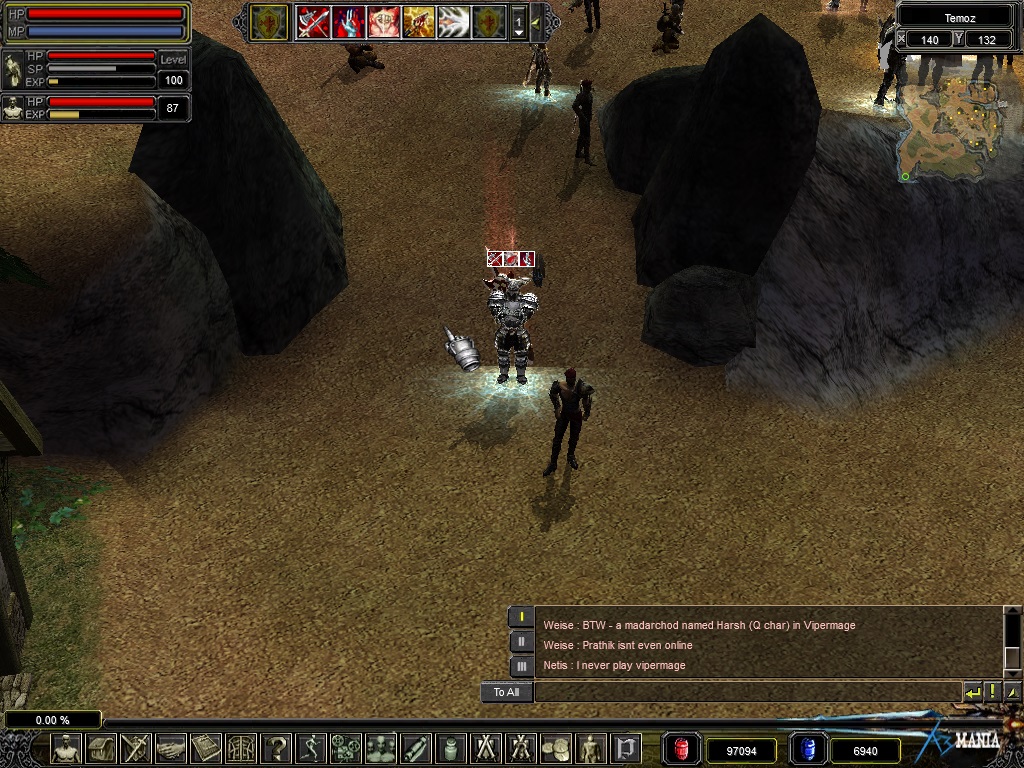
Task: Select chat tab I
Action: pyautogui.click(x=521, y=617)
